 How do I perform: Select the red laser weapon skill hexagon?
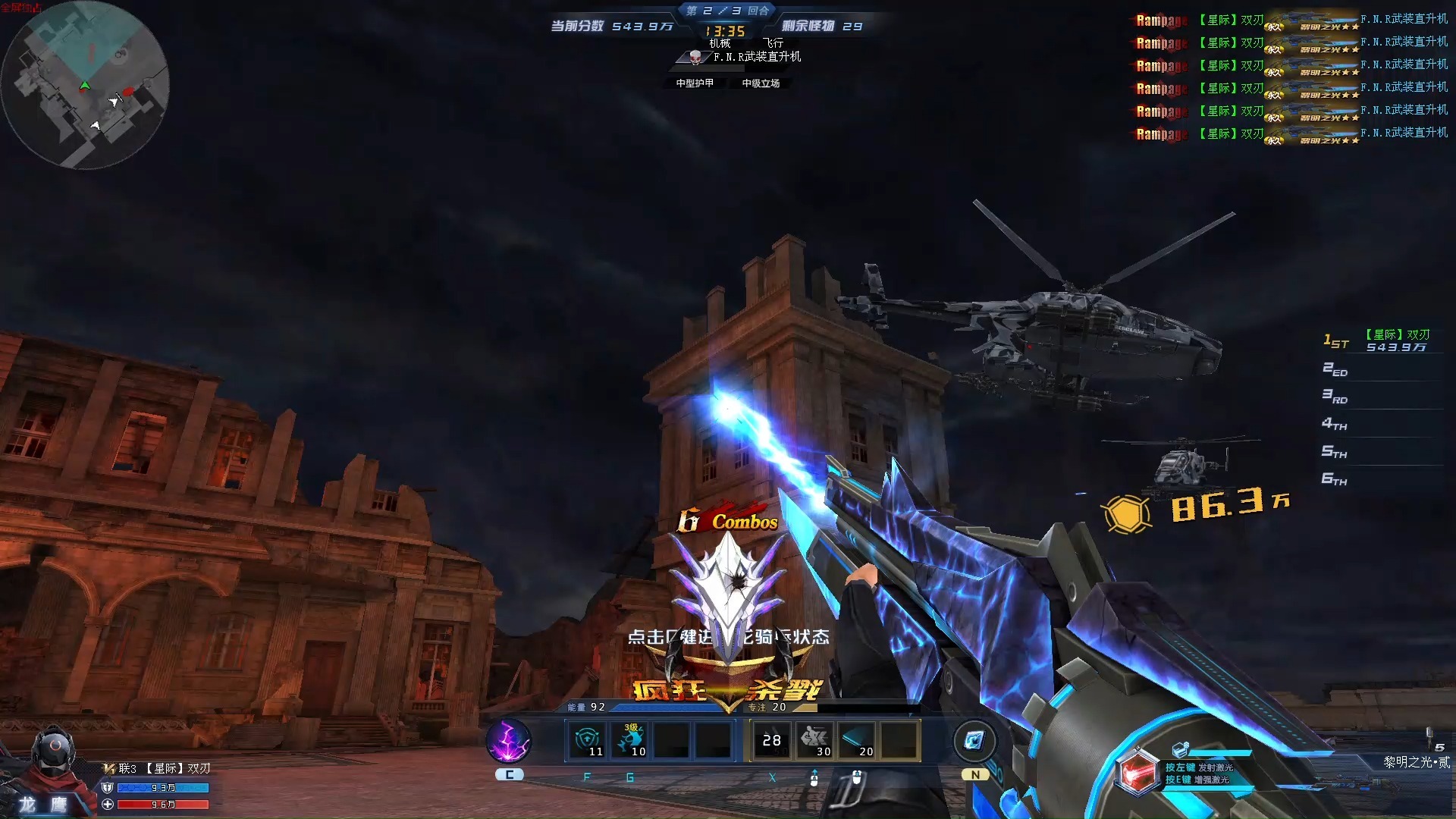pyautogui.click(x=1137, y=773)
